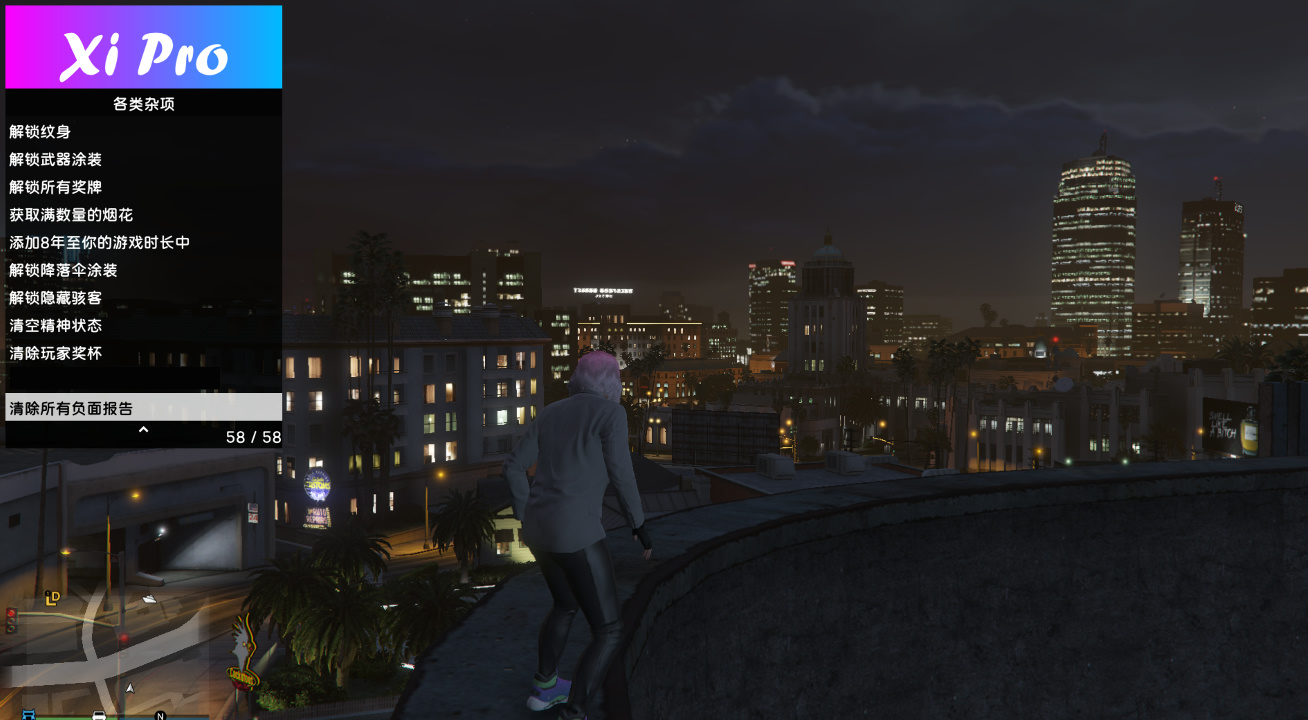
Task: Click 添加8年至你的游戏时长中
Action: pos(98,242)
